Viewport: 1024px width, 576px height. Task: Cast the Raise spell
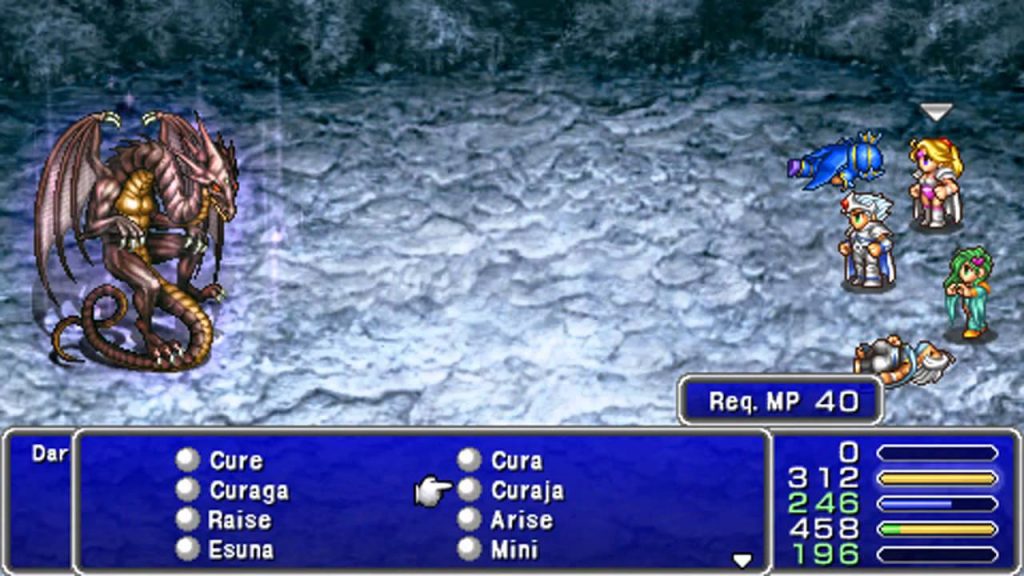[x=239, y=520]
